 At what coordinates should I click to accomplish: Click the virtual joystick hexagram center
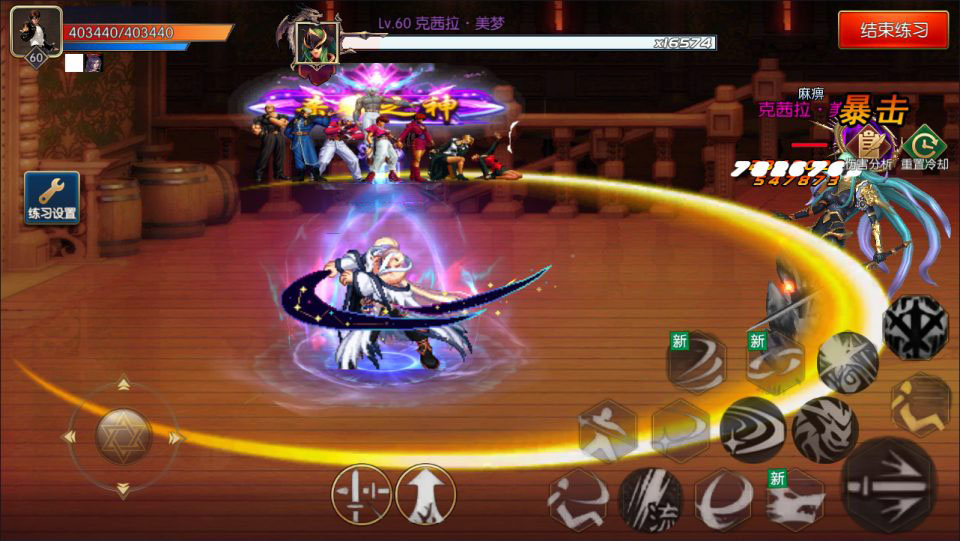pyautogui.click(x=124, y=437)
